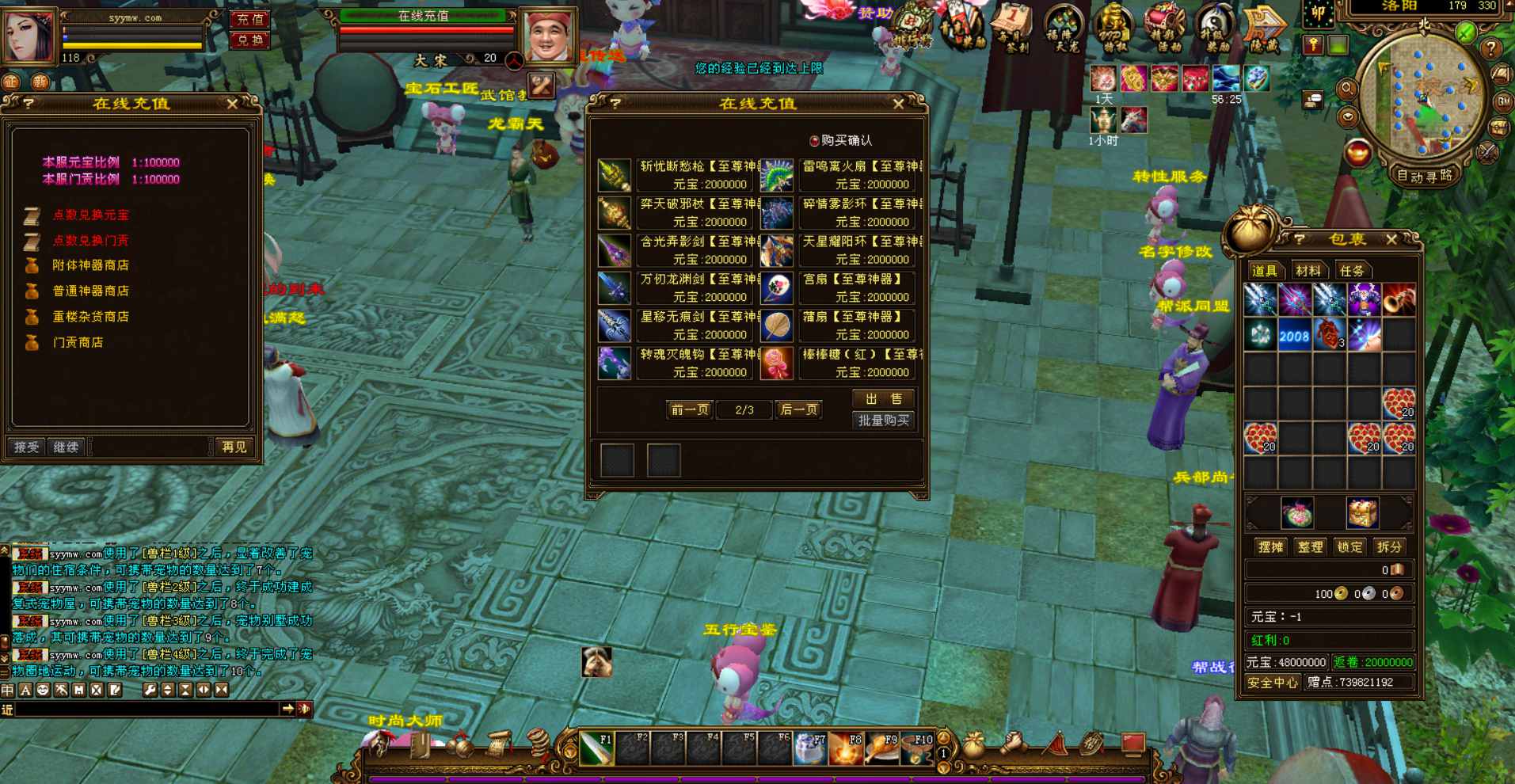Close the center shop window
Screen dimensions: 1515x784
tap(898, 104)
